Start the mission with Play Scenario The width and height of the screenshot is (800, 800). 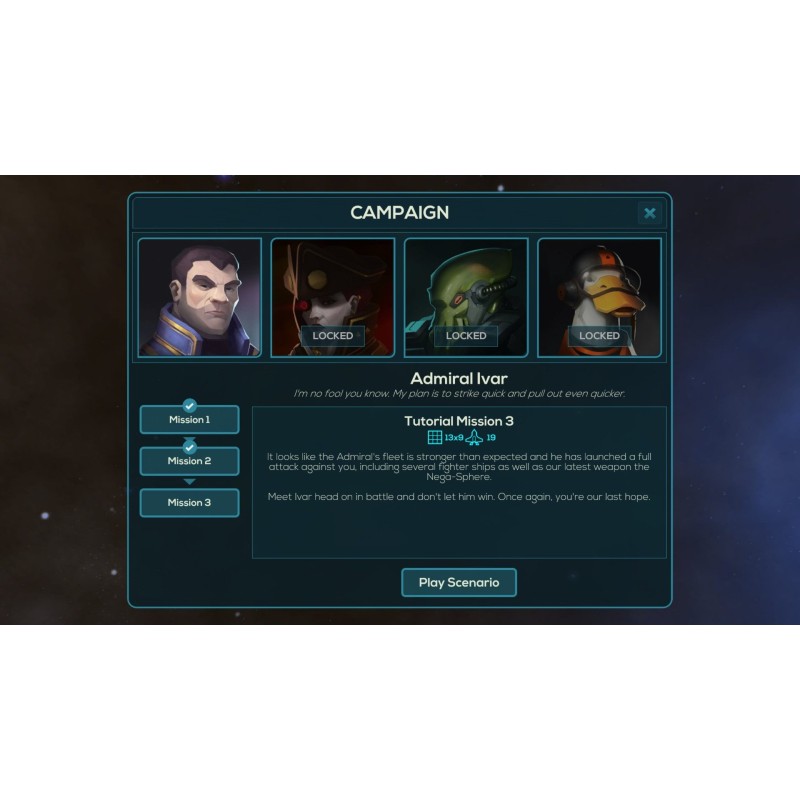point(459,583)
